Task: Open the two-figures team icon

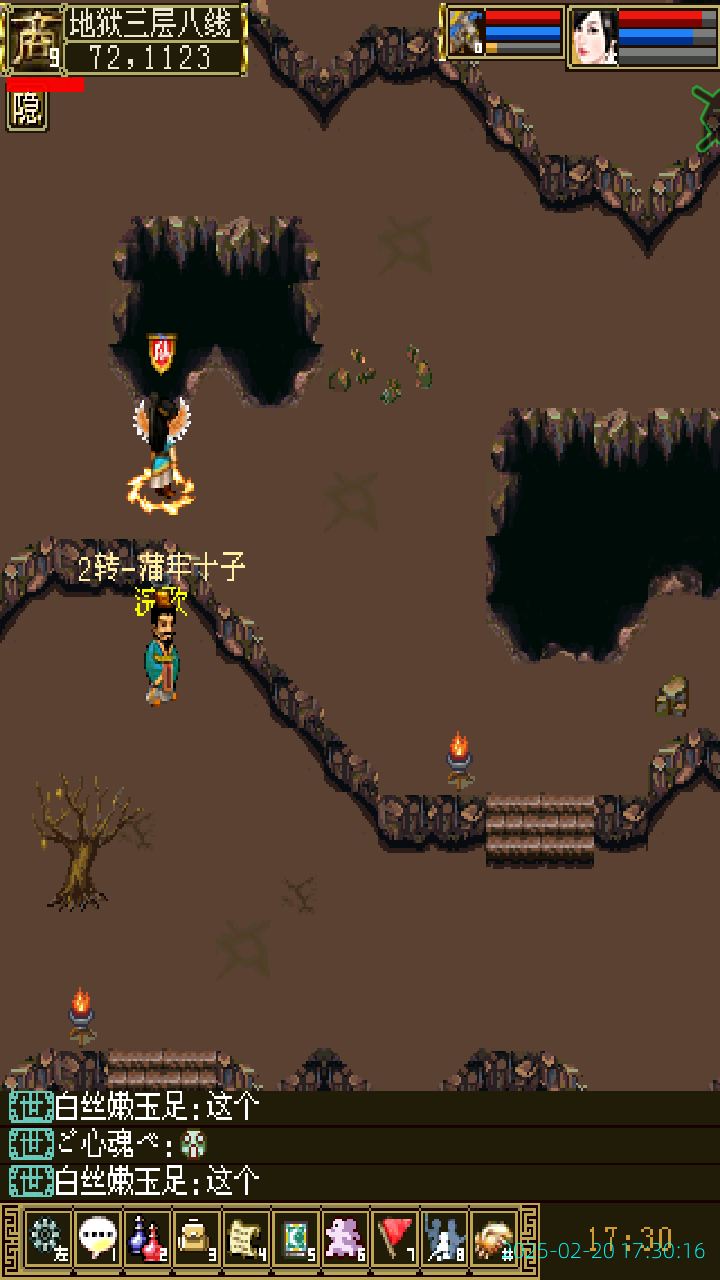Action: click(x=444, y=1240)
